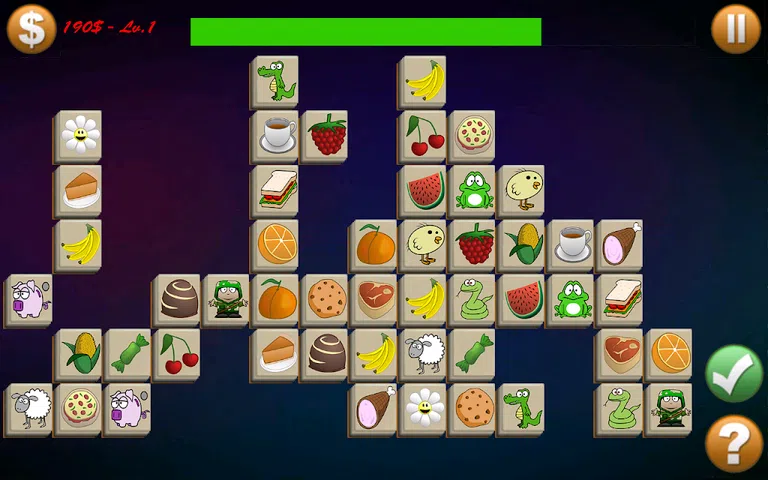Viewport: 768px width, 480px height.
Task: Use the question mark hint button
Action: coord(734,443)
